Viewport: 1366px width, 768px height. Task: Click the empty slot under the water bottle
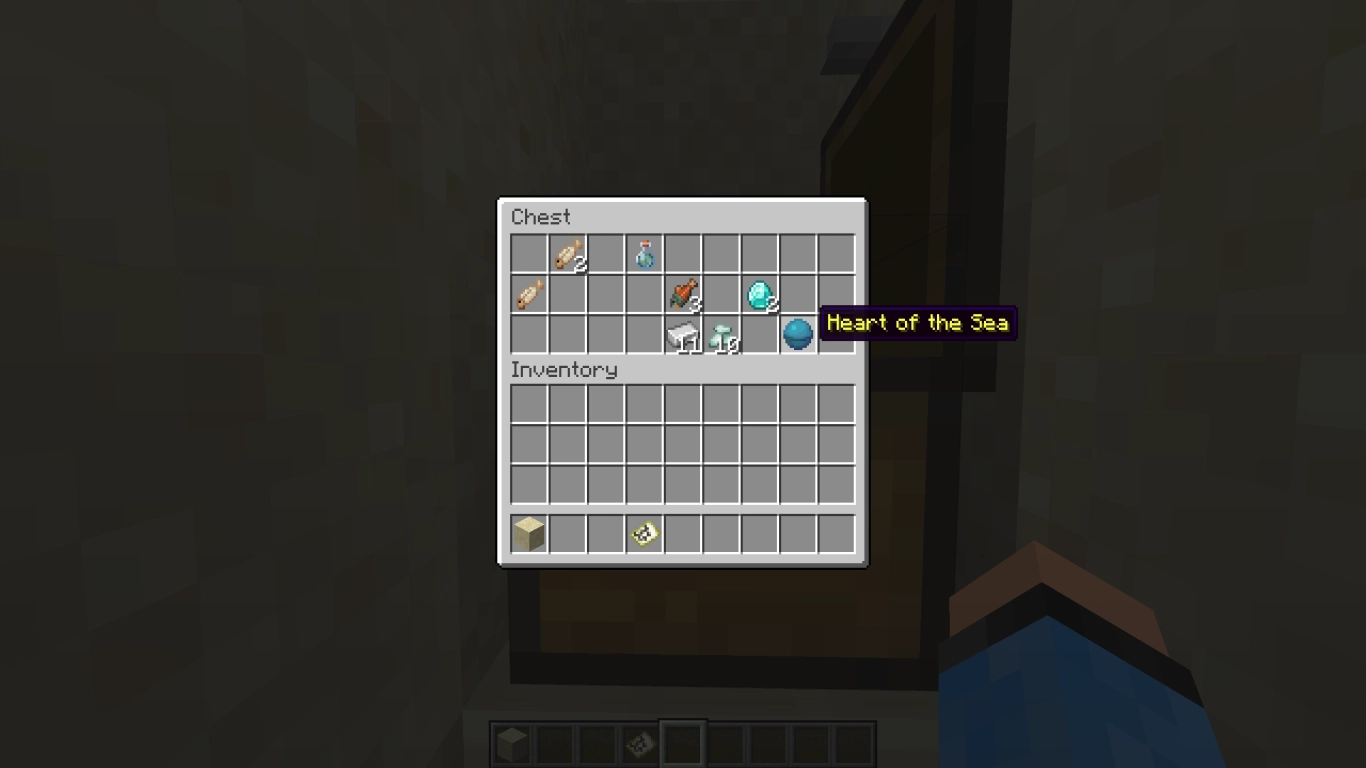644,295
